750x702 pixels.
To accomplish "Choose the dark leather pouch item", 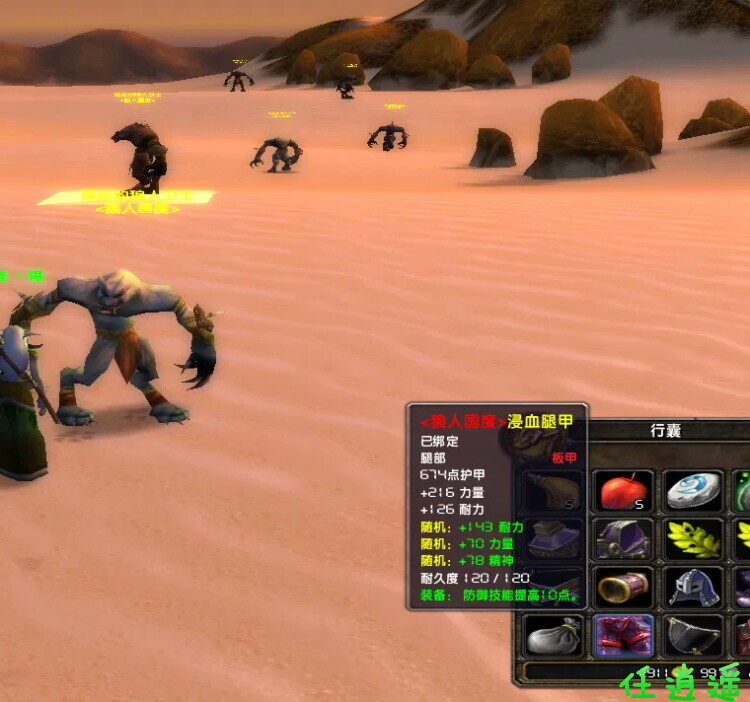I will 693,635.
